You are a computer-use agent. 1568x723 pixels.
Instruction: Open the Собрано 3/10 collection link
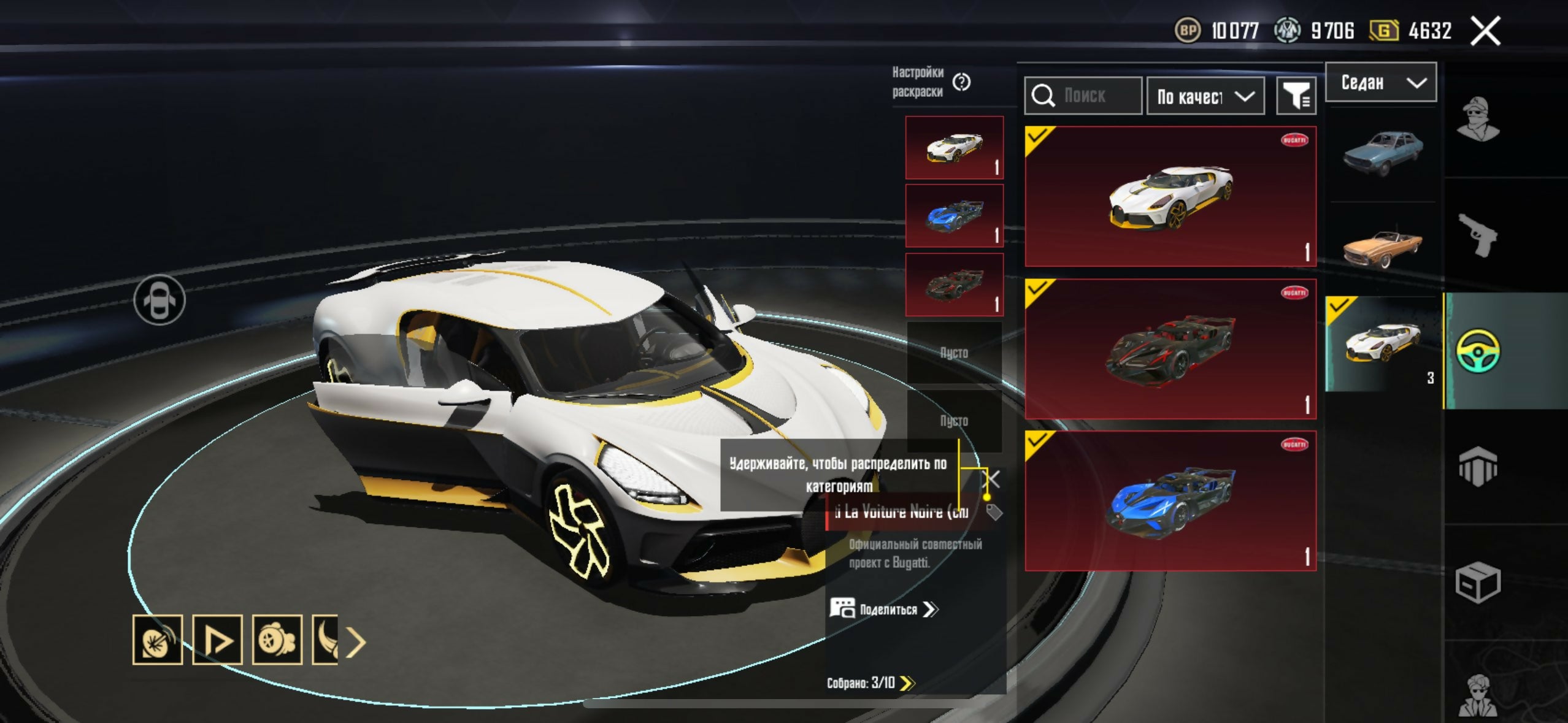(x=870, y=683)
